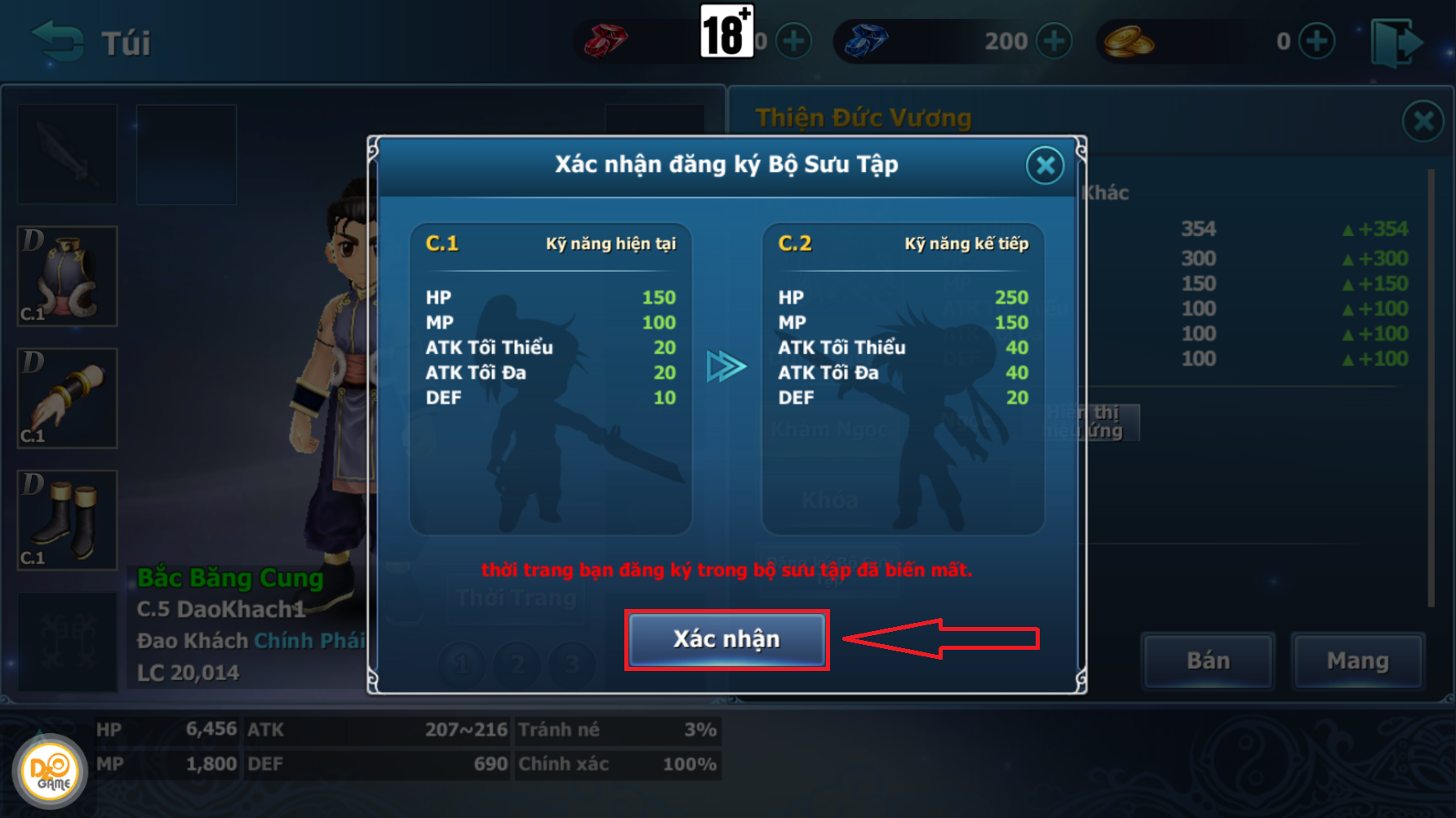1456x818 pixels.
Task: Go back using the Túi arrow
Action: coord(57,42)
